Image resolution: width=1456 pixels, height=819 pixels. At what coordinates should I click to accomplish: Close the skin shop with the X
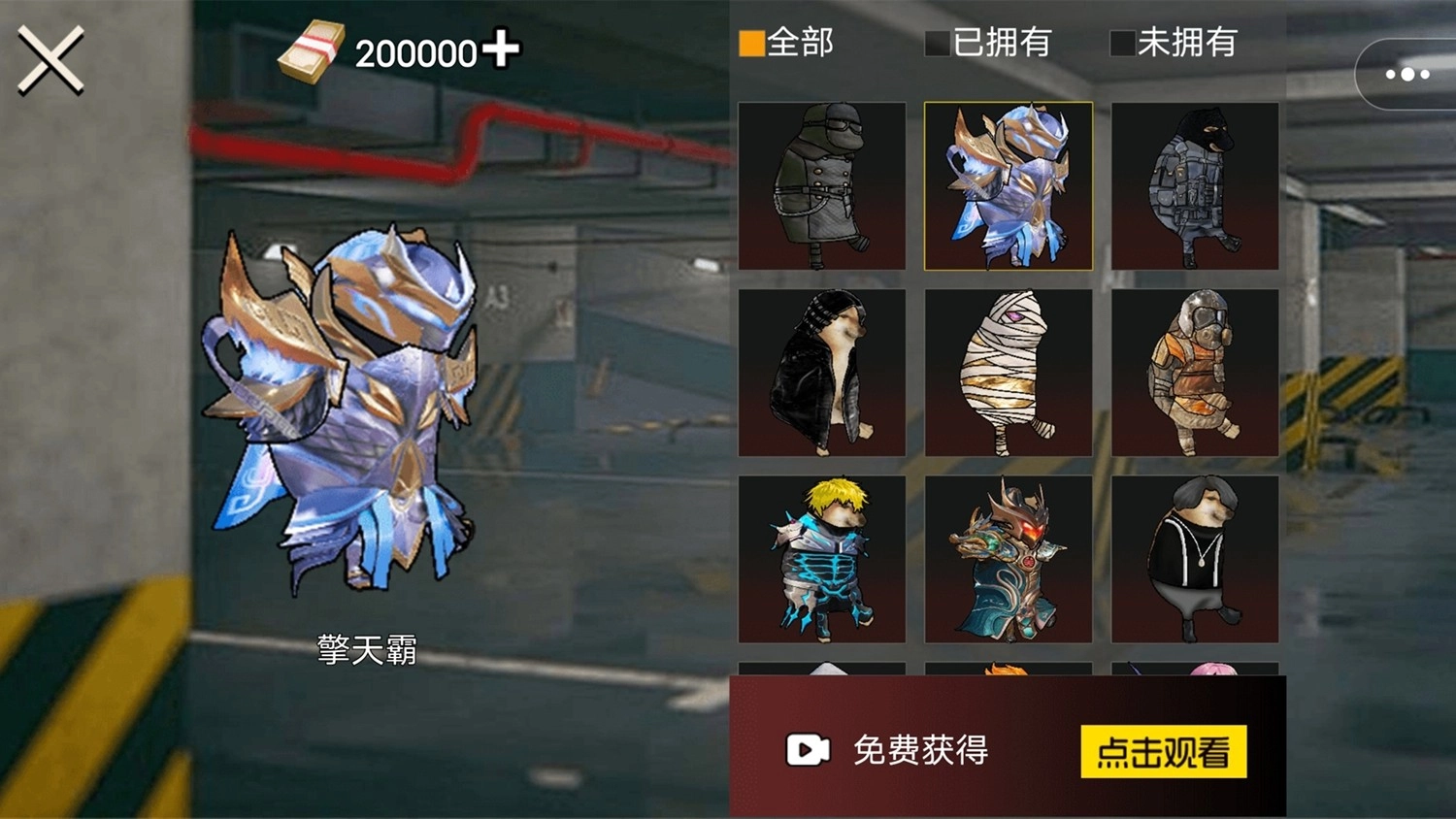click(50, 60)
